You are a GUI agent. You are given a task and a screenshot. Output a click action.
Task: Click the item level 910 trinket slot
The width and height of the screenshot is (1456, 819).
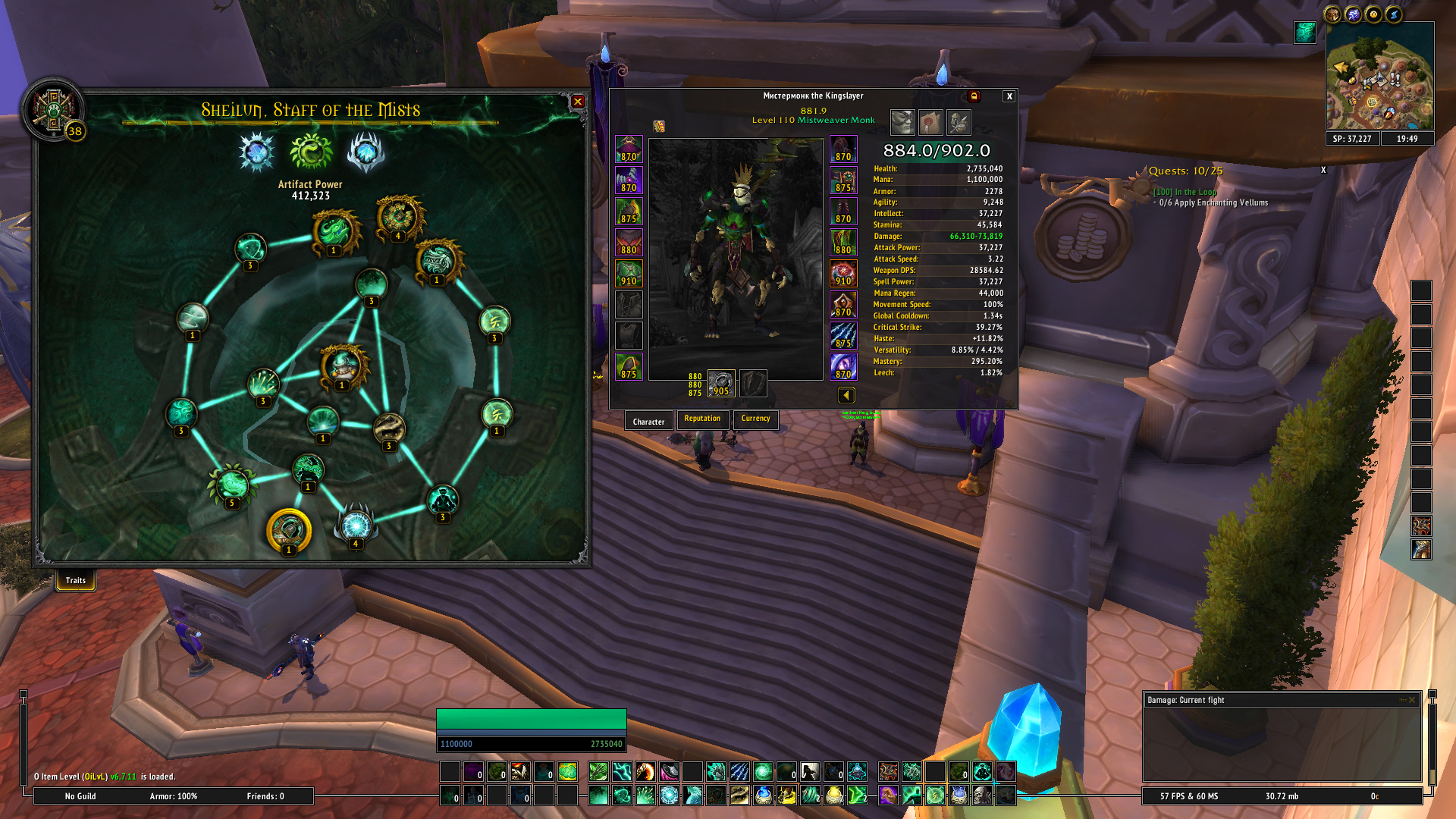point(843,273)
